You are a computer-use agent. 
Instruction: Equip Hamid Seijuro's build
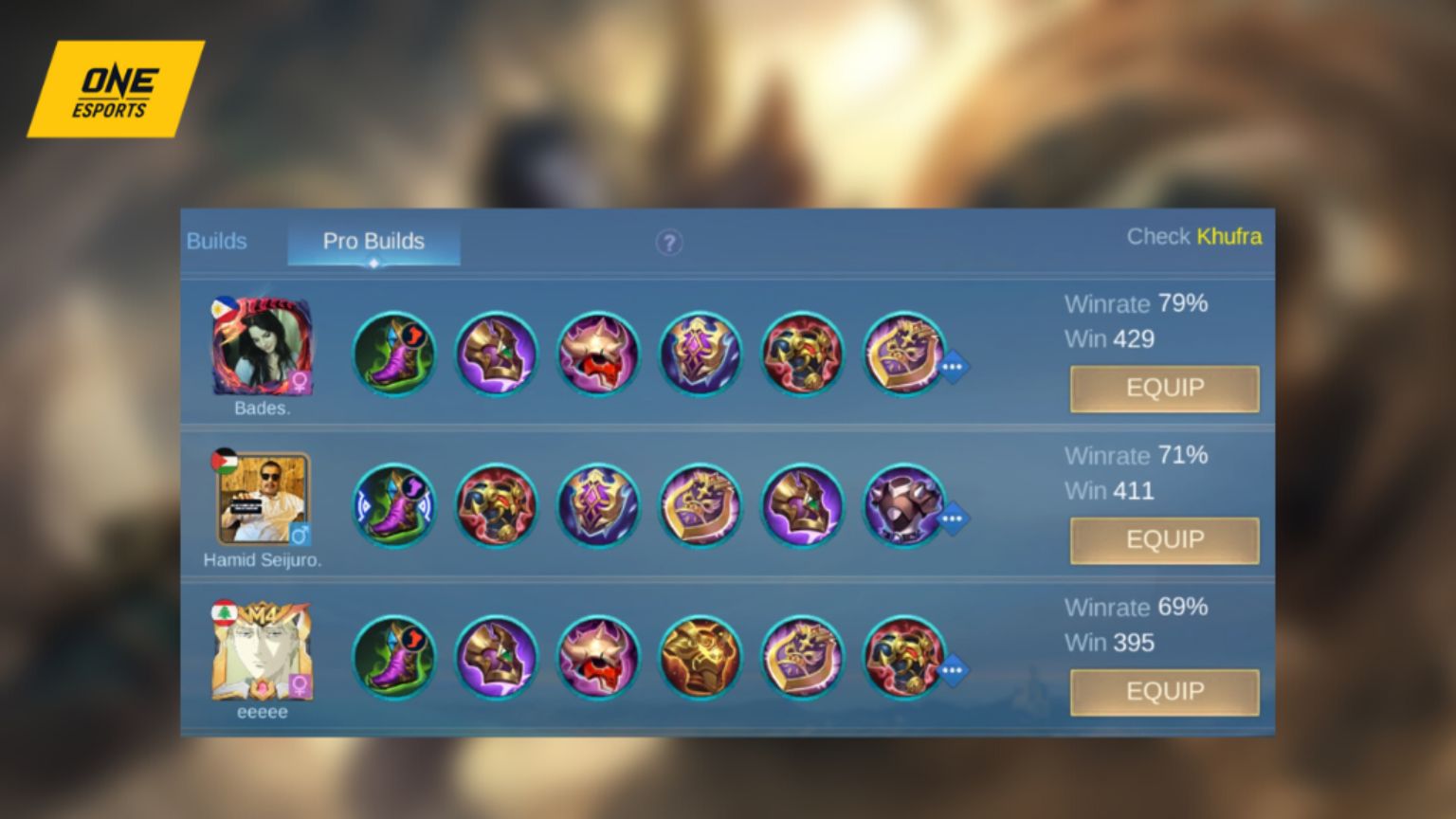click(1164, 540)
